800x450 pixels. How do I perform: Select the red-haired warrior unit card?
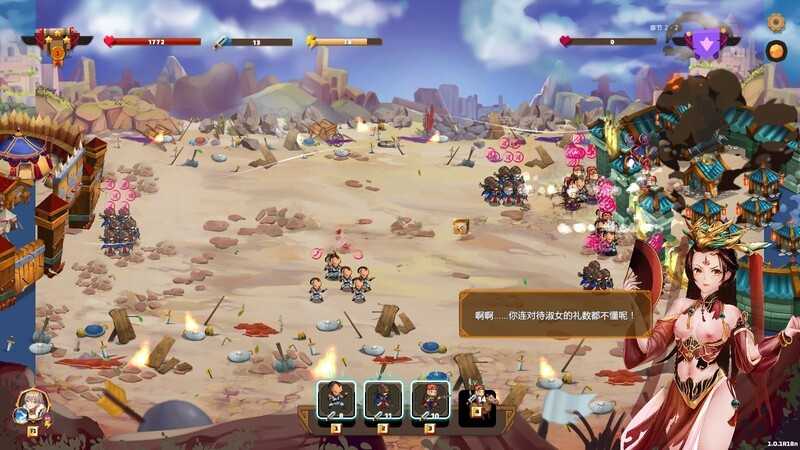click(430, 399)
